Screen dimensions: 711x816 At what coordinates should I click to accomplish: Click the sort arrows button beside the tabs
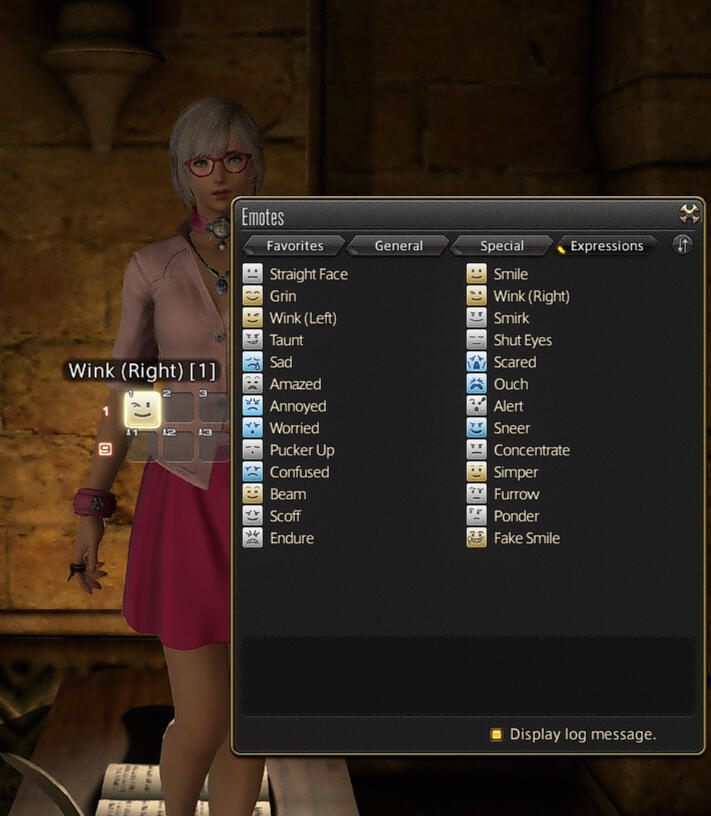(x=682, y=245)
